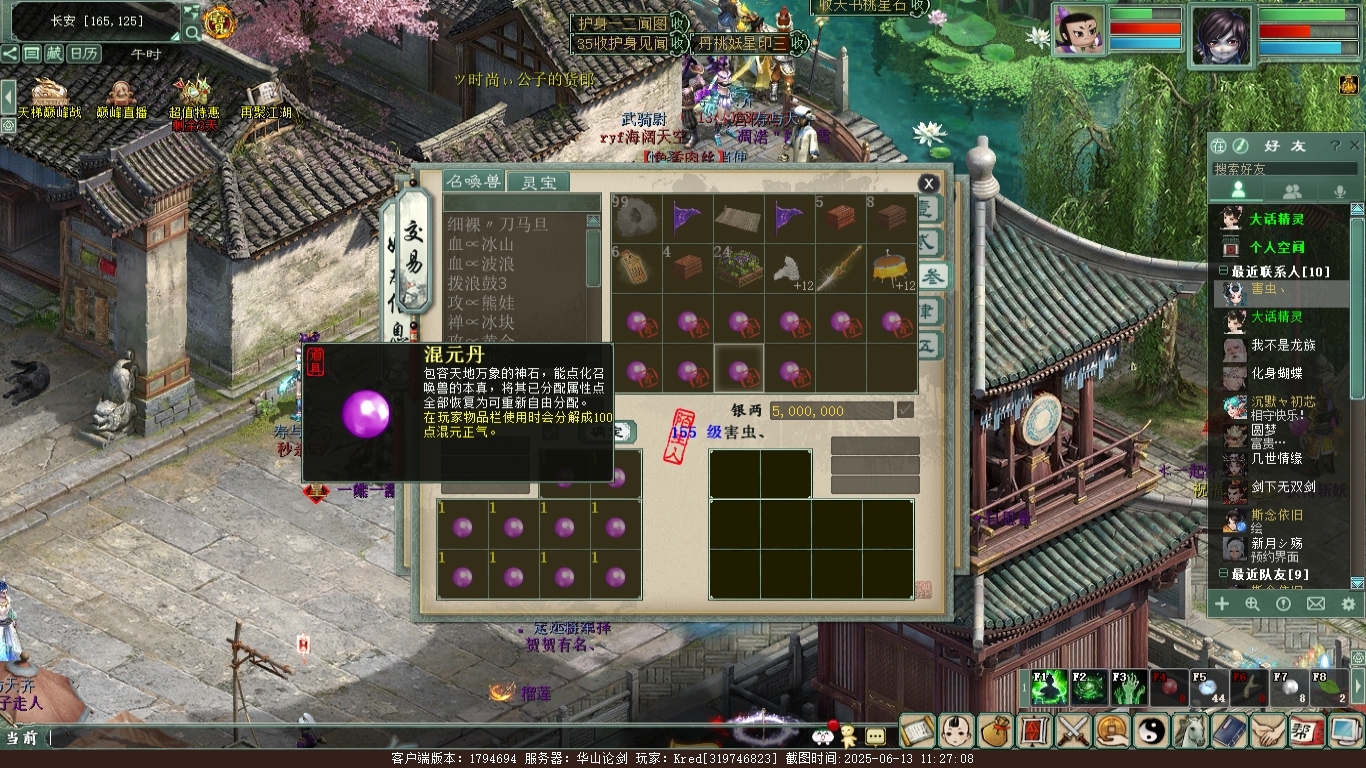Click the magnifier search button by minimap
This screenshot has width=1366, height=768.
pyautogui.click(x=191, y=32)
